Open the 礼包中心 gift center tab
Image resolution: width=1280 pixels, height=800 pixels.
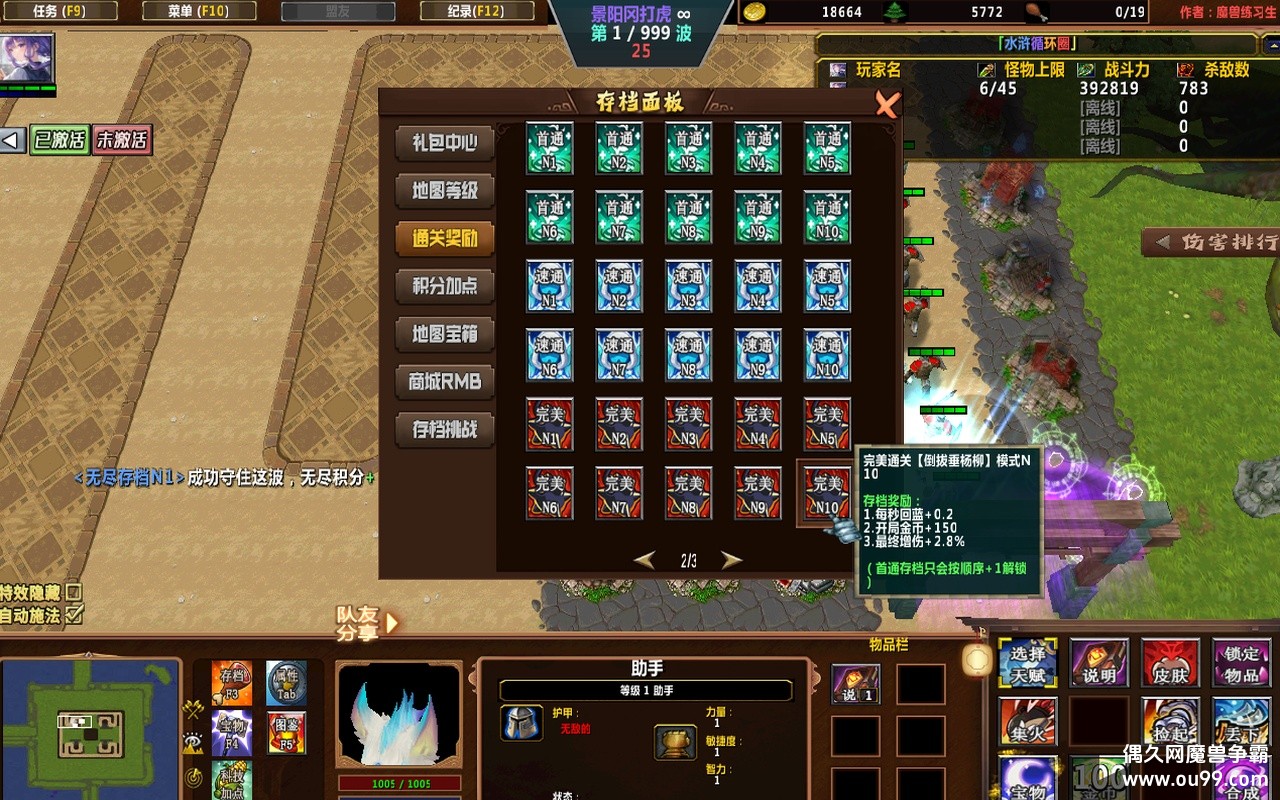click(x=445, y=142)
